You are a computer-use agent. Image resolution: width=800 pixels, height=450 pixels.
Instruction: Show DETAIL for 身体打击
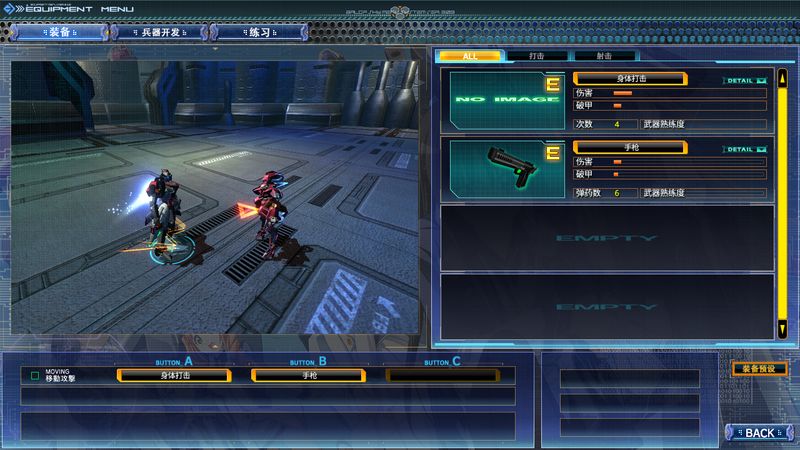744,80
